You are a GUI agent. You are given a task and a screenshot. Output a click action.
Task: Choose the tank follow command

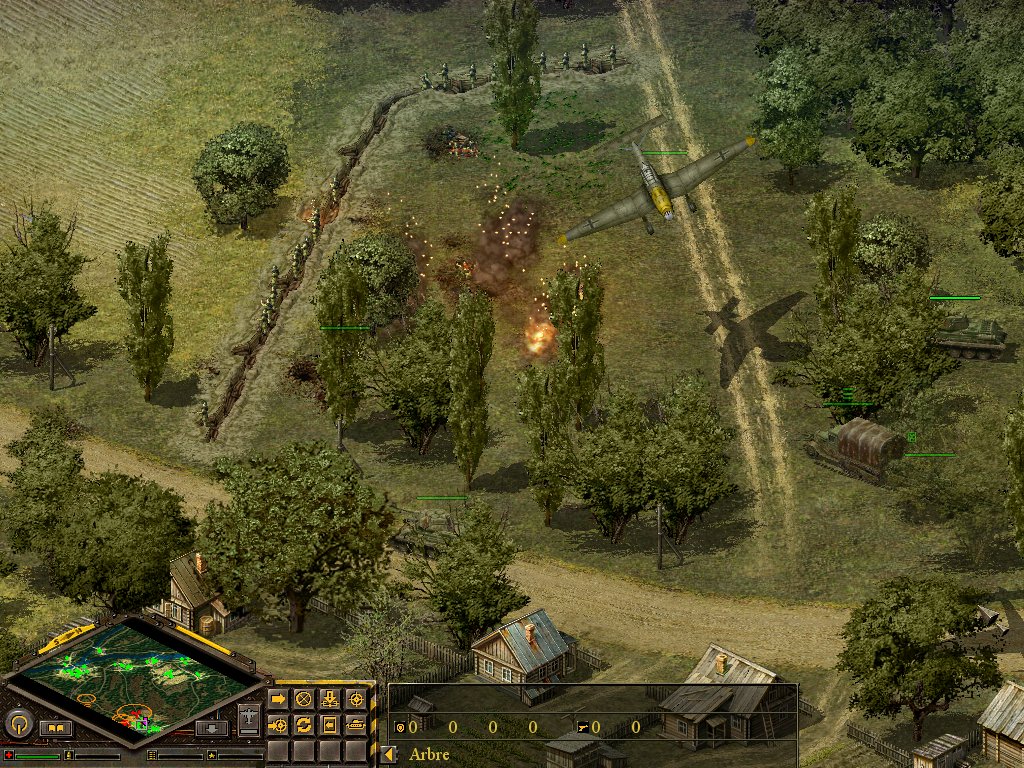(355, 724)
